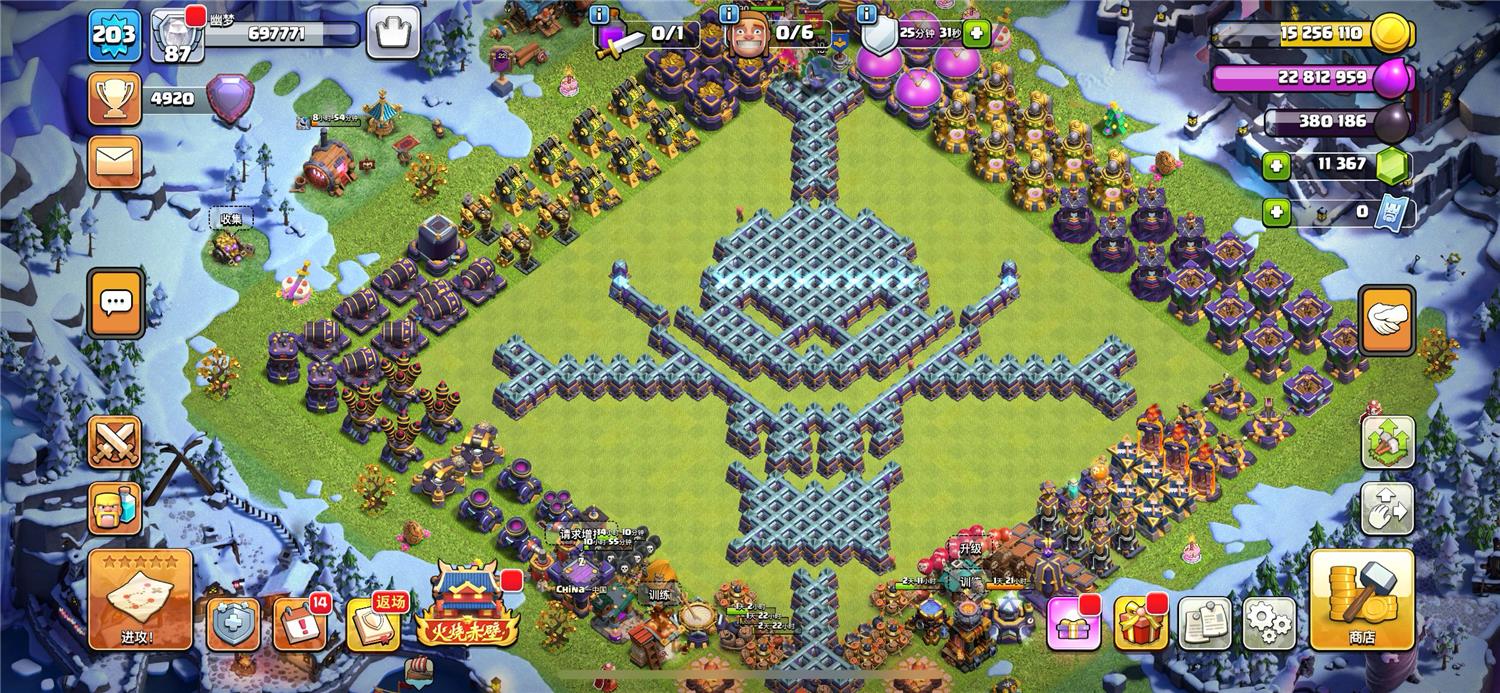Open the chat speech bubble panel

[116, 302]
